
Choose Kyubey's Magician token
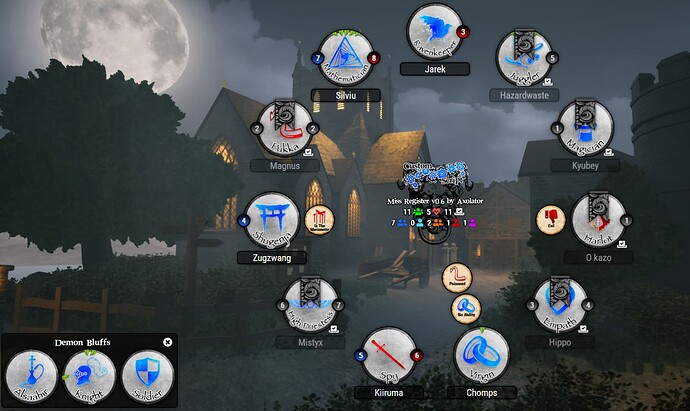[585, 127]
